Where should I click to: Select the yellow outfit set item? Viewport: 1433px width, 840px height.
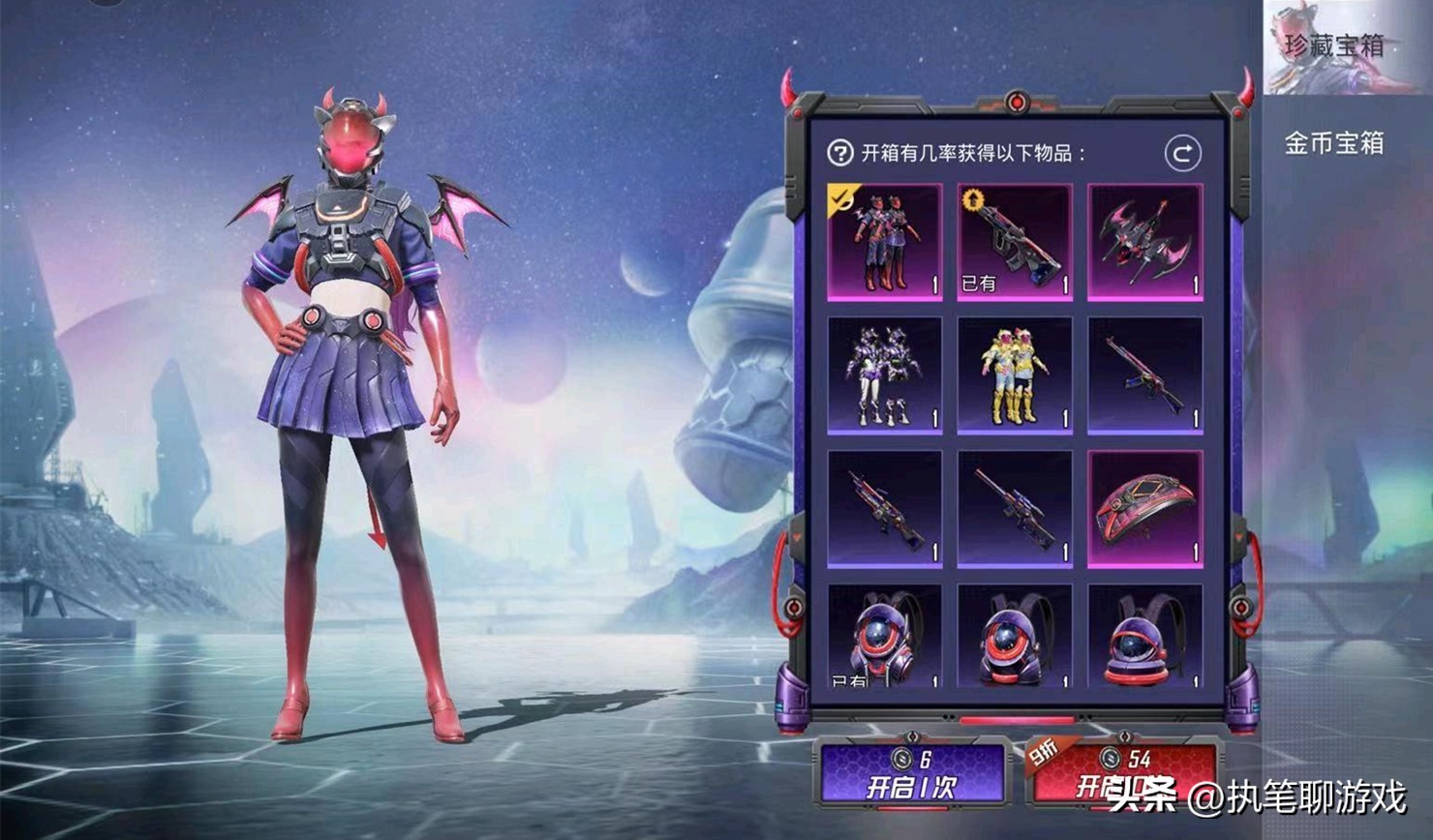(x=1014, y=375)
